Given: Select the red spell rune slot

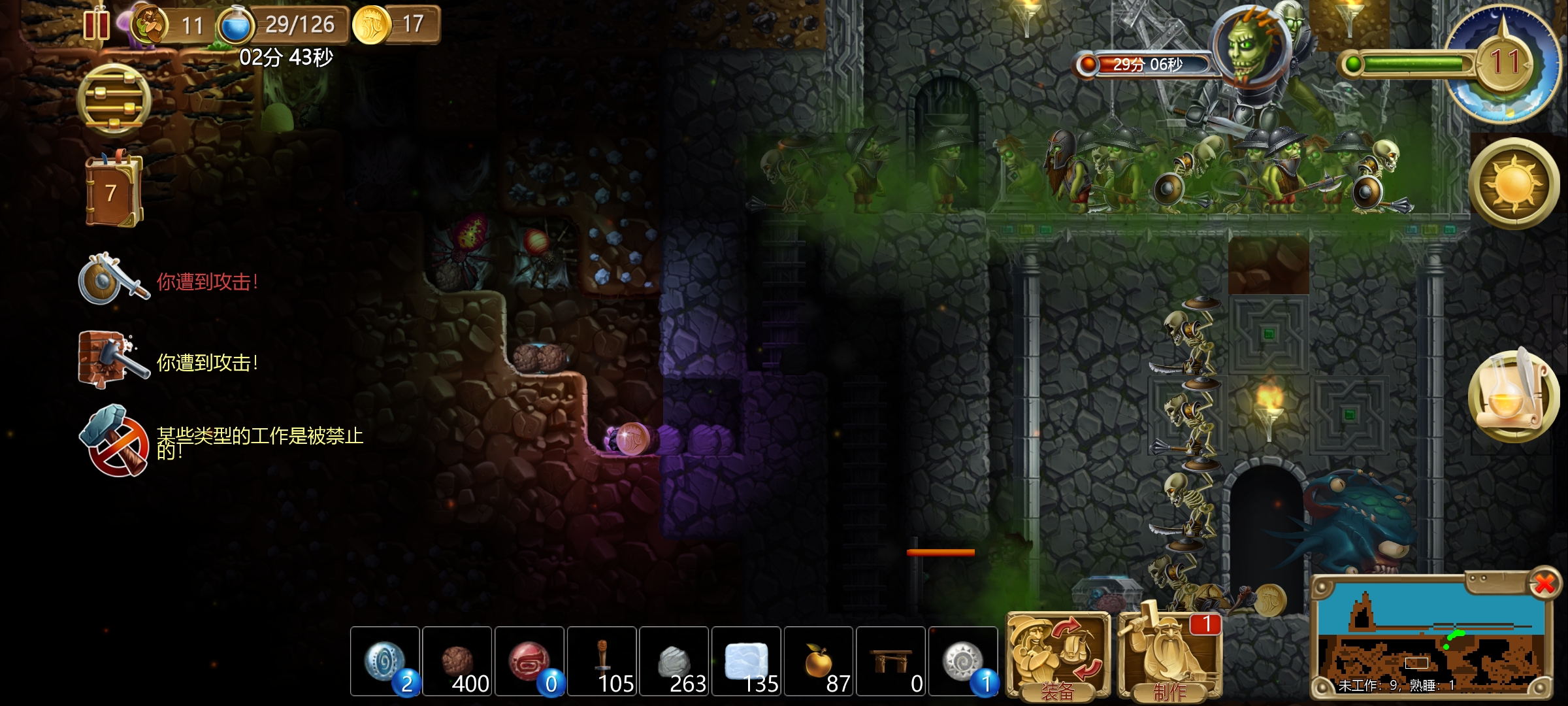Looking at the screenshot, I should point(530,661).
